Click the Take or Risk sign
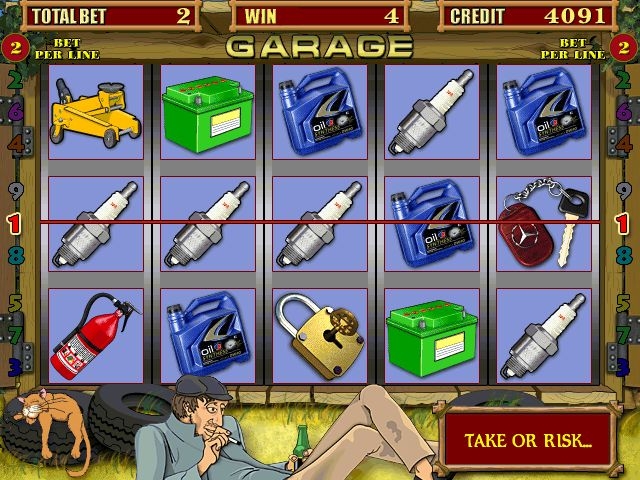 pyautogui.click(x=528, y=440)
